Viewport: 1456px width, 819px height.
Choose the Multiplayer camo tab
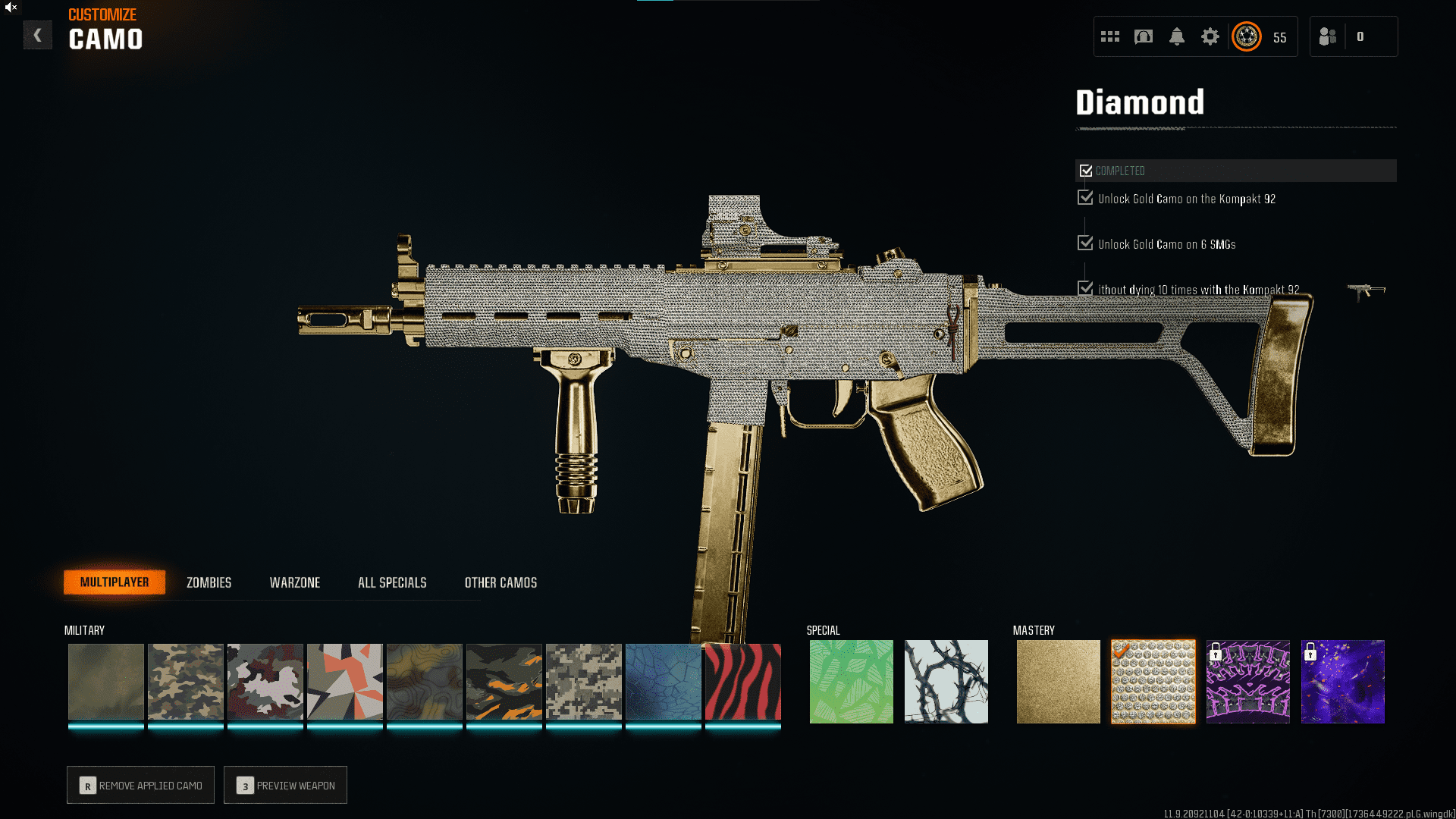tap(115, 582)
